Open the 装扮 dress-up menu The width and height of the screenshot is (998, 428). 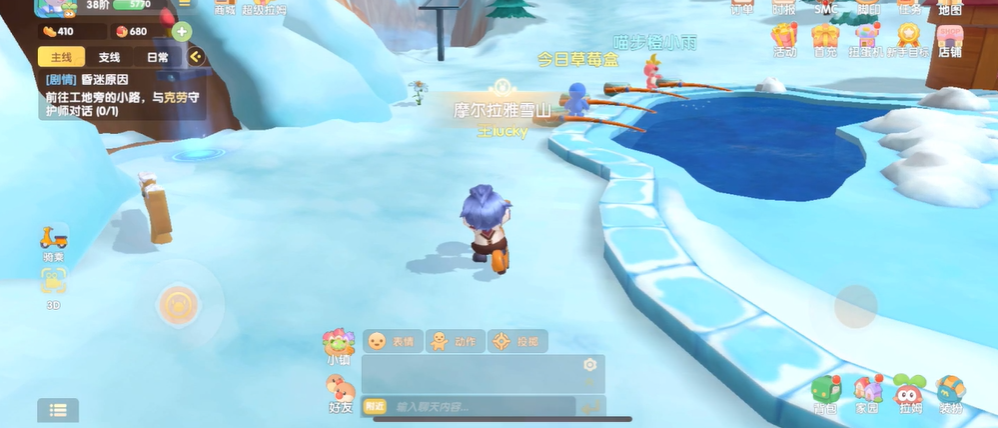(951, 395)
